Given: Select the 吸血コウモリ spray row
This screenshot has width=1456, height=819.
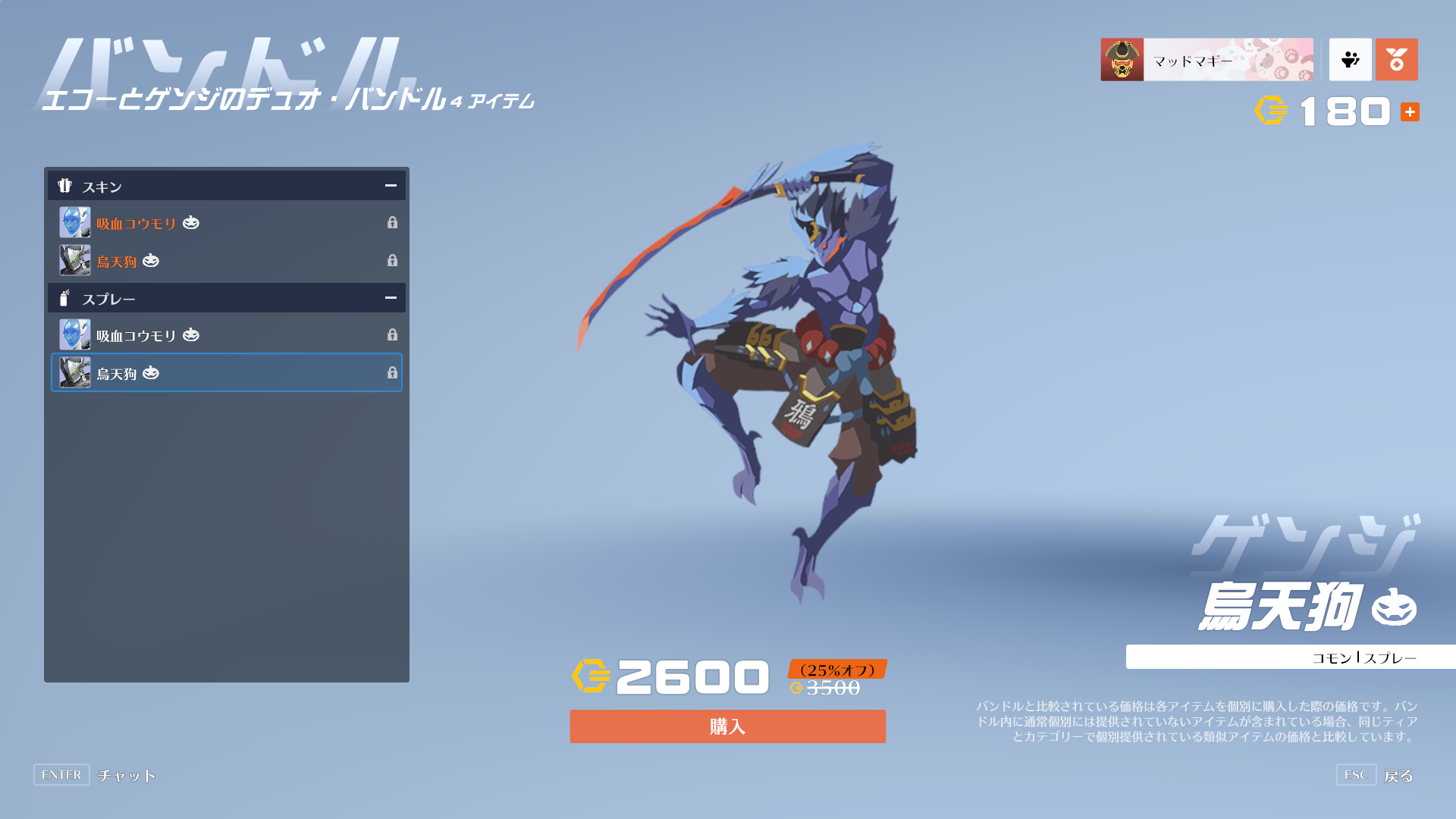Looking at the screenshot, I should [226, 335].
